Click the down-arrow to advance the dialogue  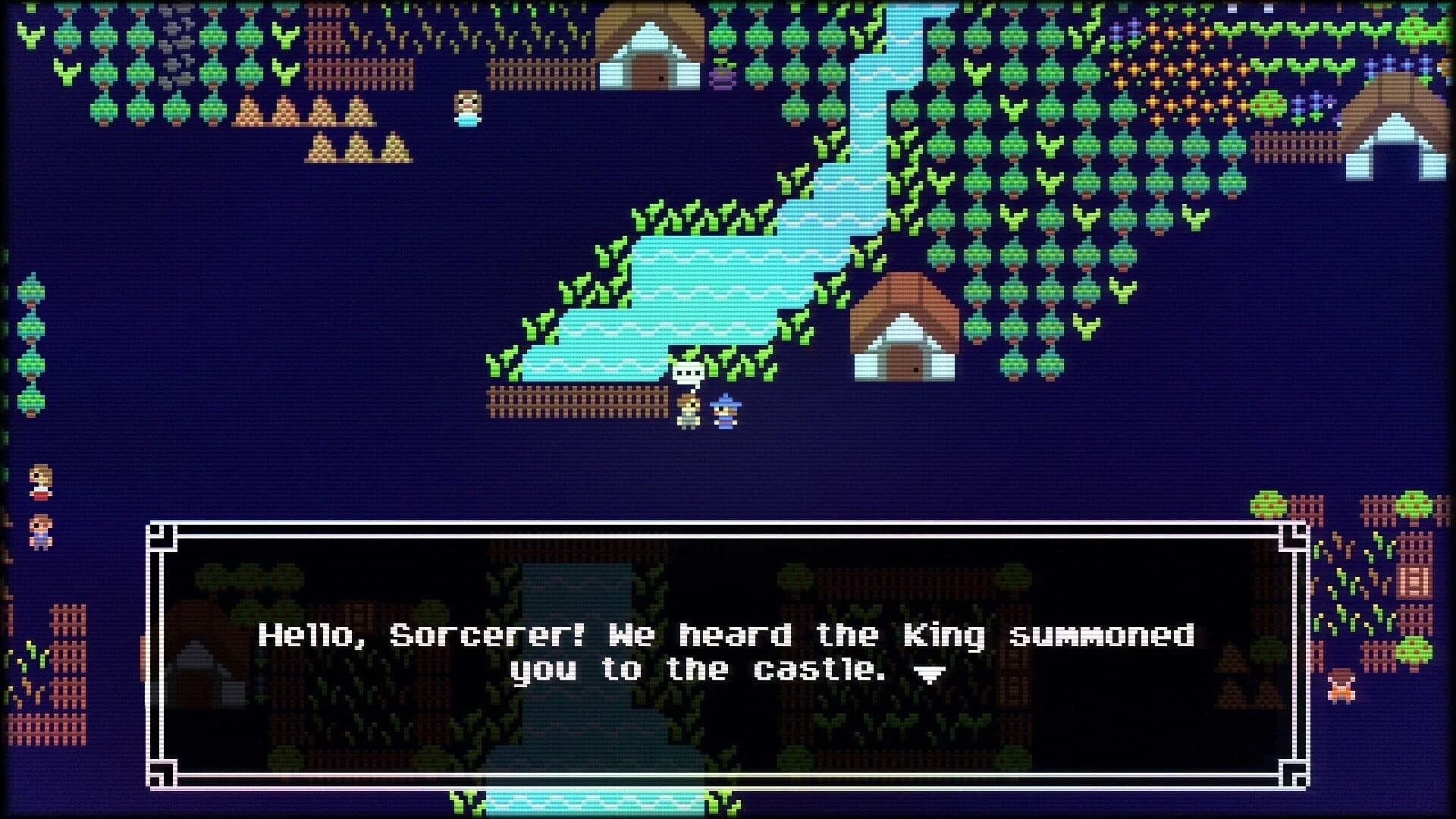pyautogui.click(x=931, y=673)
